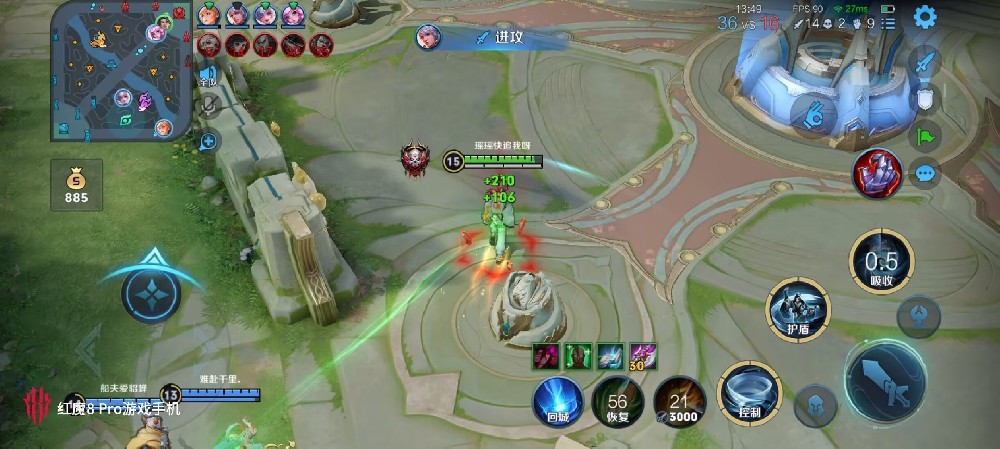Image resolution: width=1000 pixels, height=449 pixels.
Task: Toggle the 全队 team speaker channel
Action: click(x=209, y=73)
